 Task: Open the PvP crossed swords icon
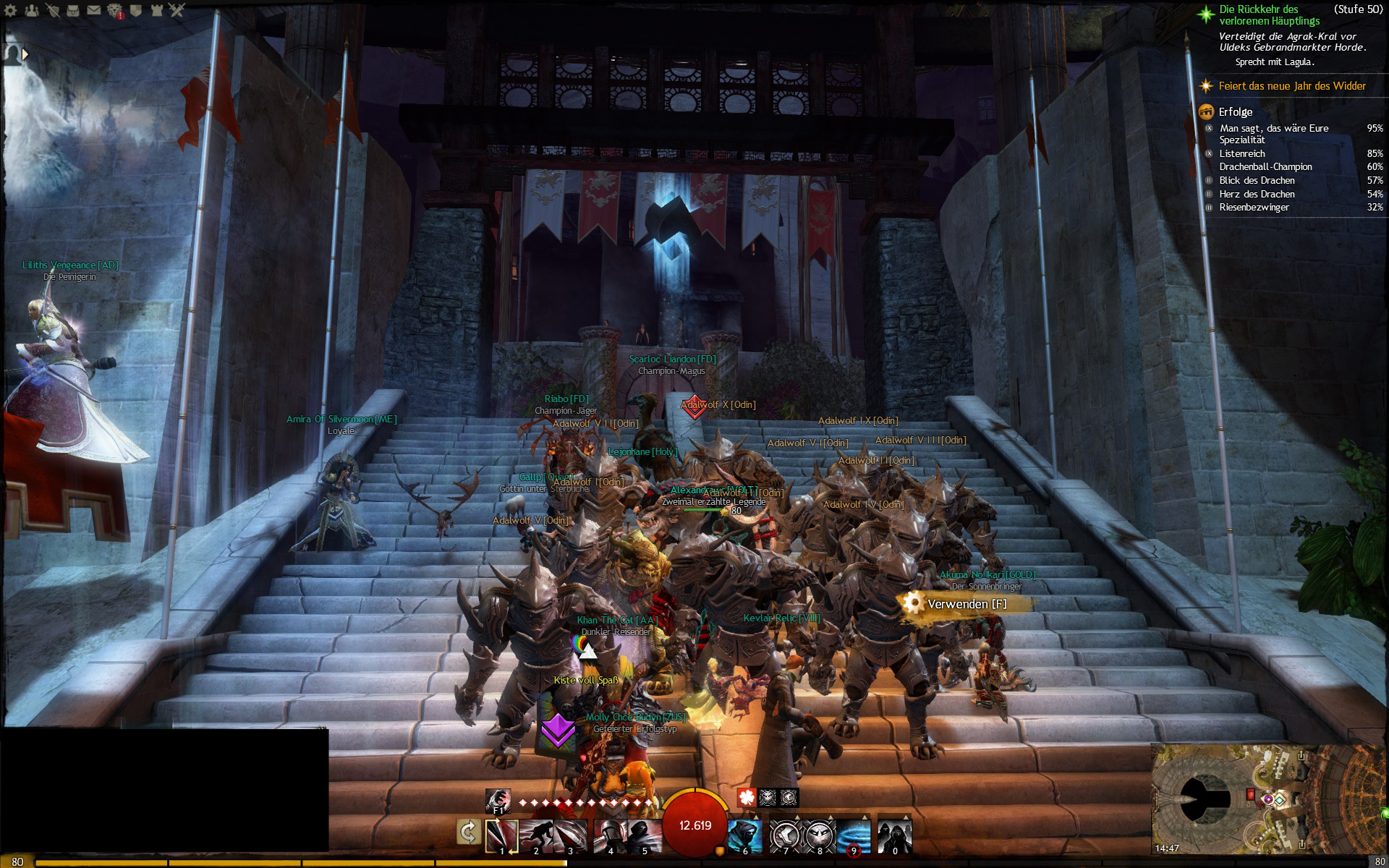click(x=178, y=10)
